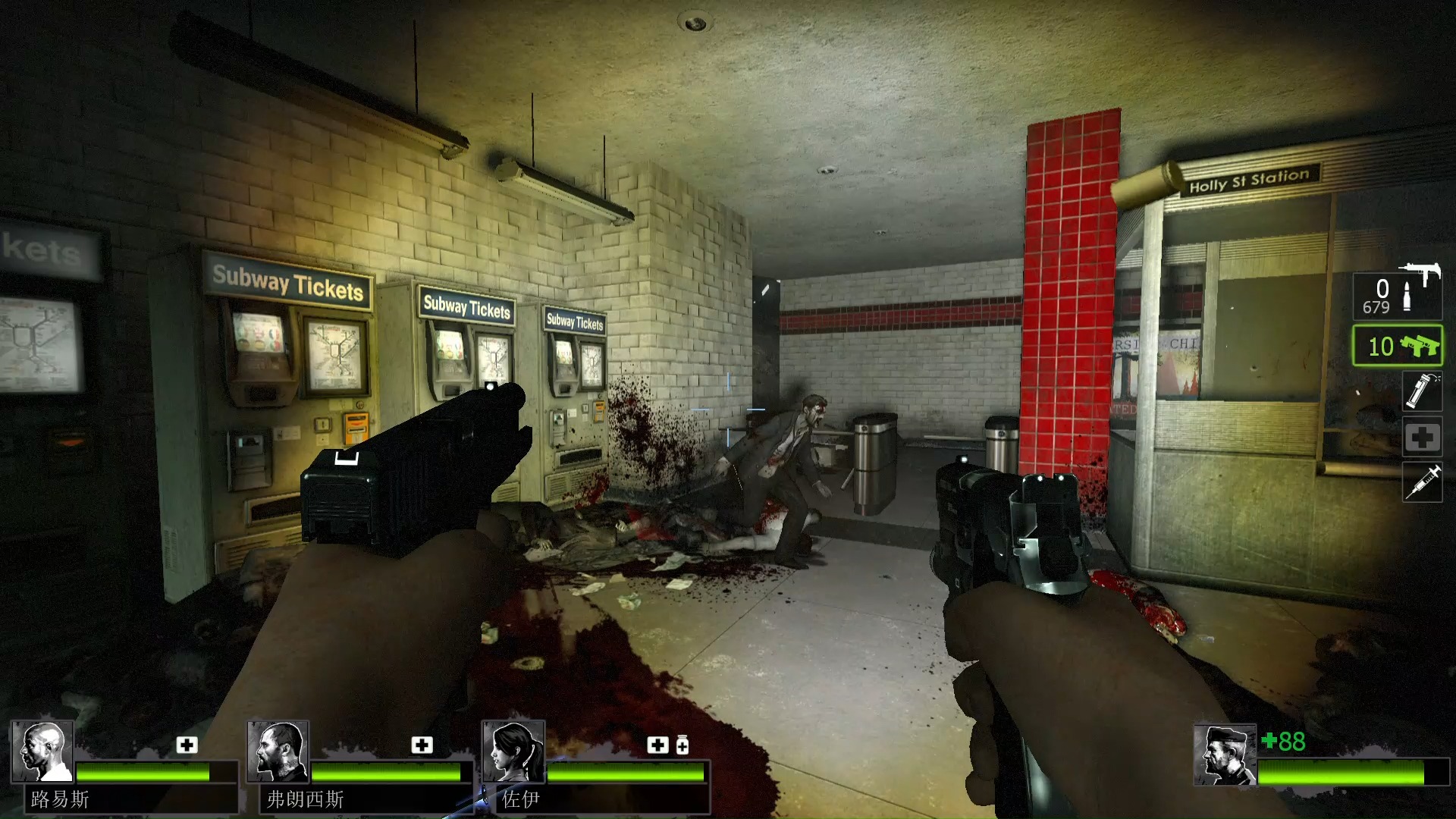Click your own survivor portrait
The width and height of the screenshot is (1456, 819).
(x=1224, y=755)
